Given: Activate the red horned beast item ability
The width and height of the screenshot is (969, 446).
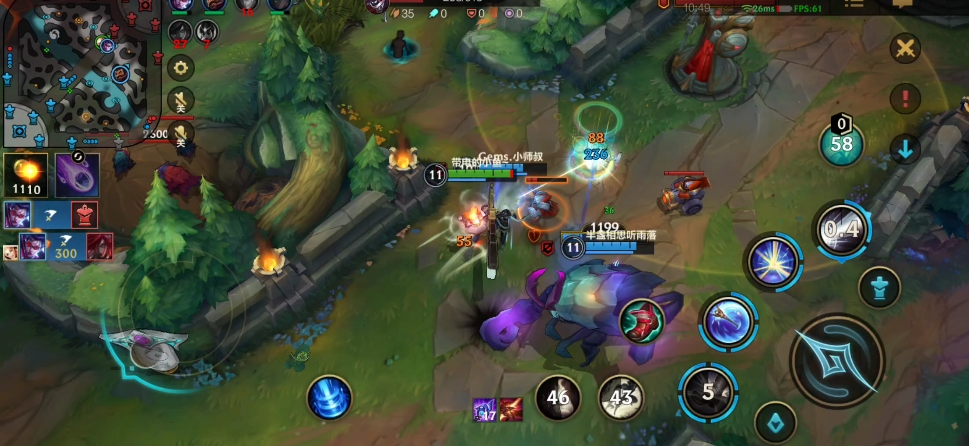Looking at the screenshot, I should coord(641,320).
